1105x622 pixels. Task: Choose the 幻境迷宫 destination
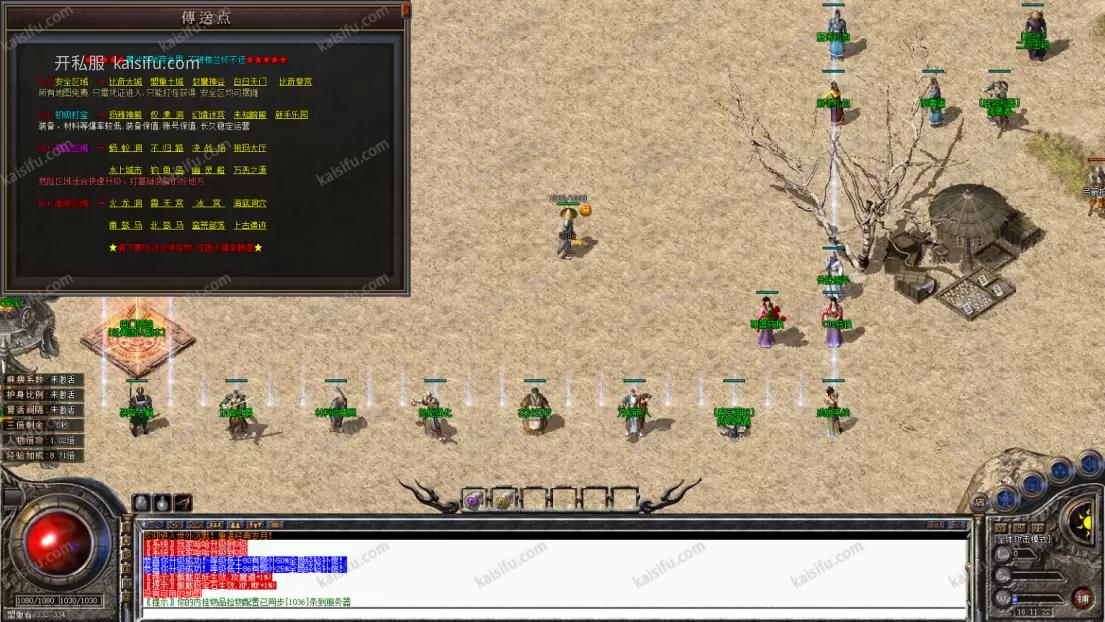[208, 115]
